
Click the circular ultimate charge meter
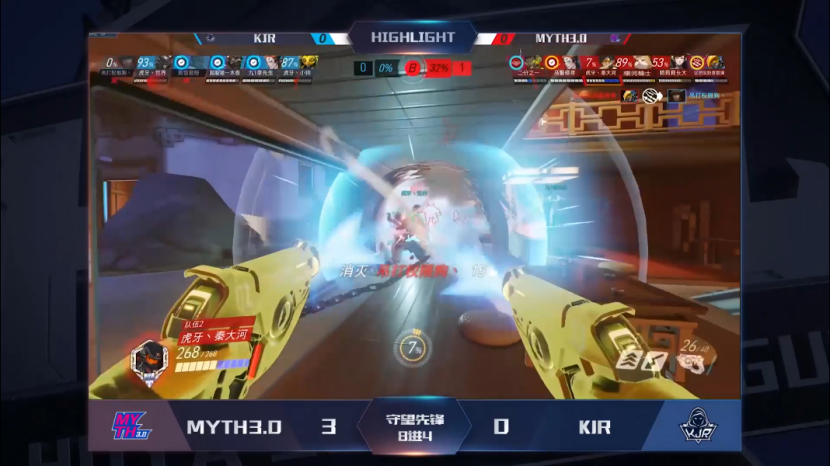point(413,348)
